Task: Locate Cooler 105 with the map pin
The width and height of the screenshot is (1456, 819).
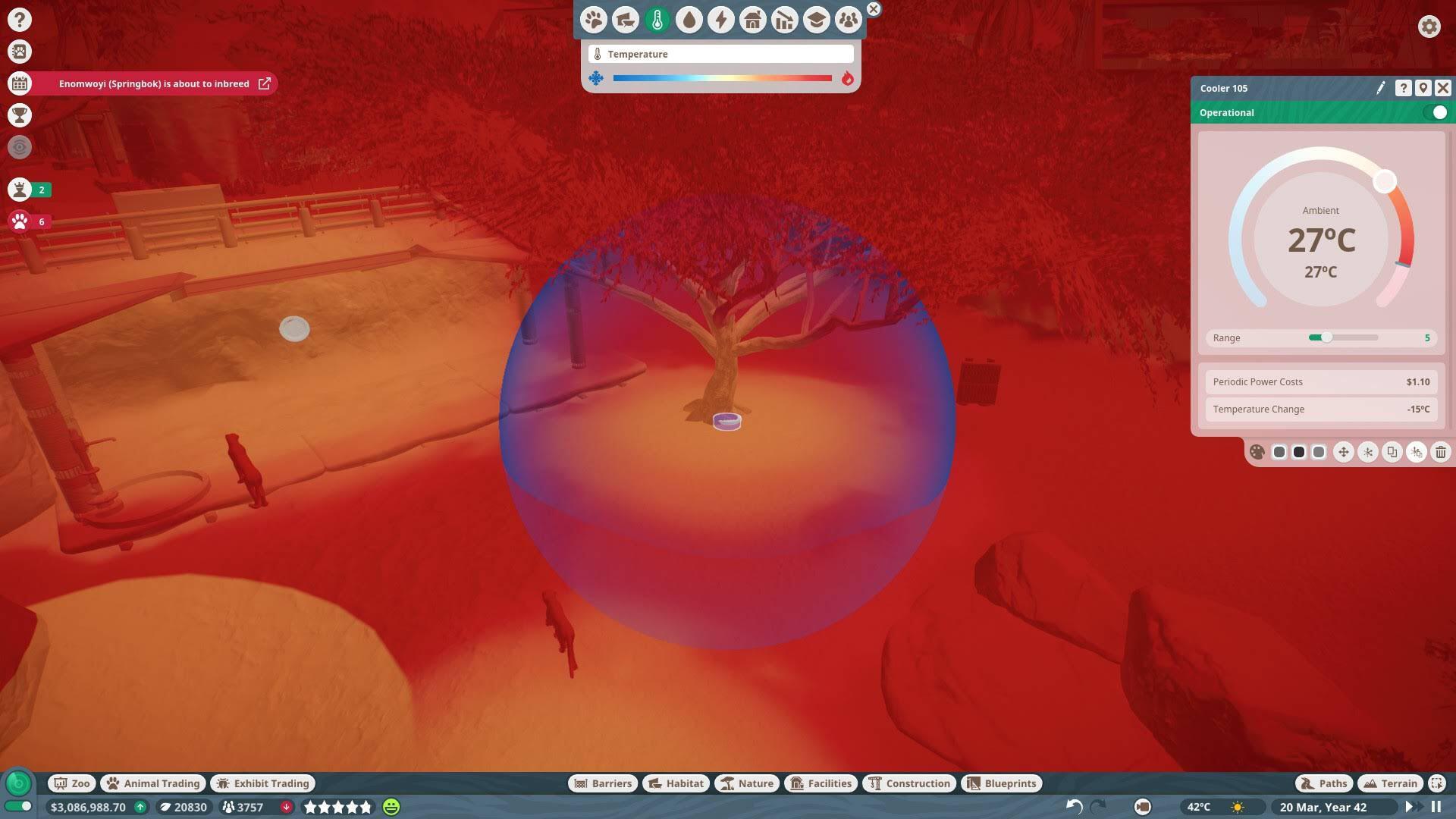Action: pyautogui.click(x=1422, y=88)
